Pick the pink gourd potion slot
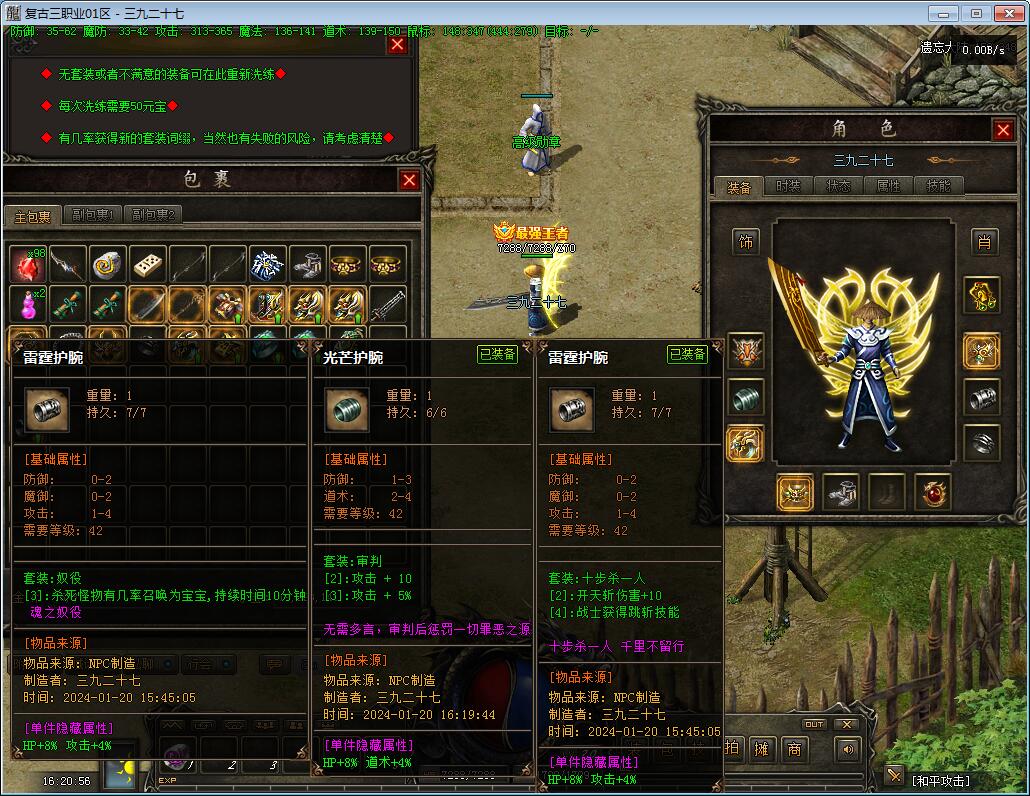This screenshot has height=796, width=1030. [28, 304]
